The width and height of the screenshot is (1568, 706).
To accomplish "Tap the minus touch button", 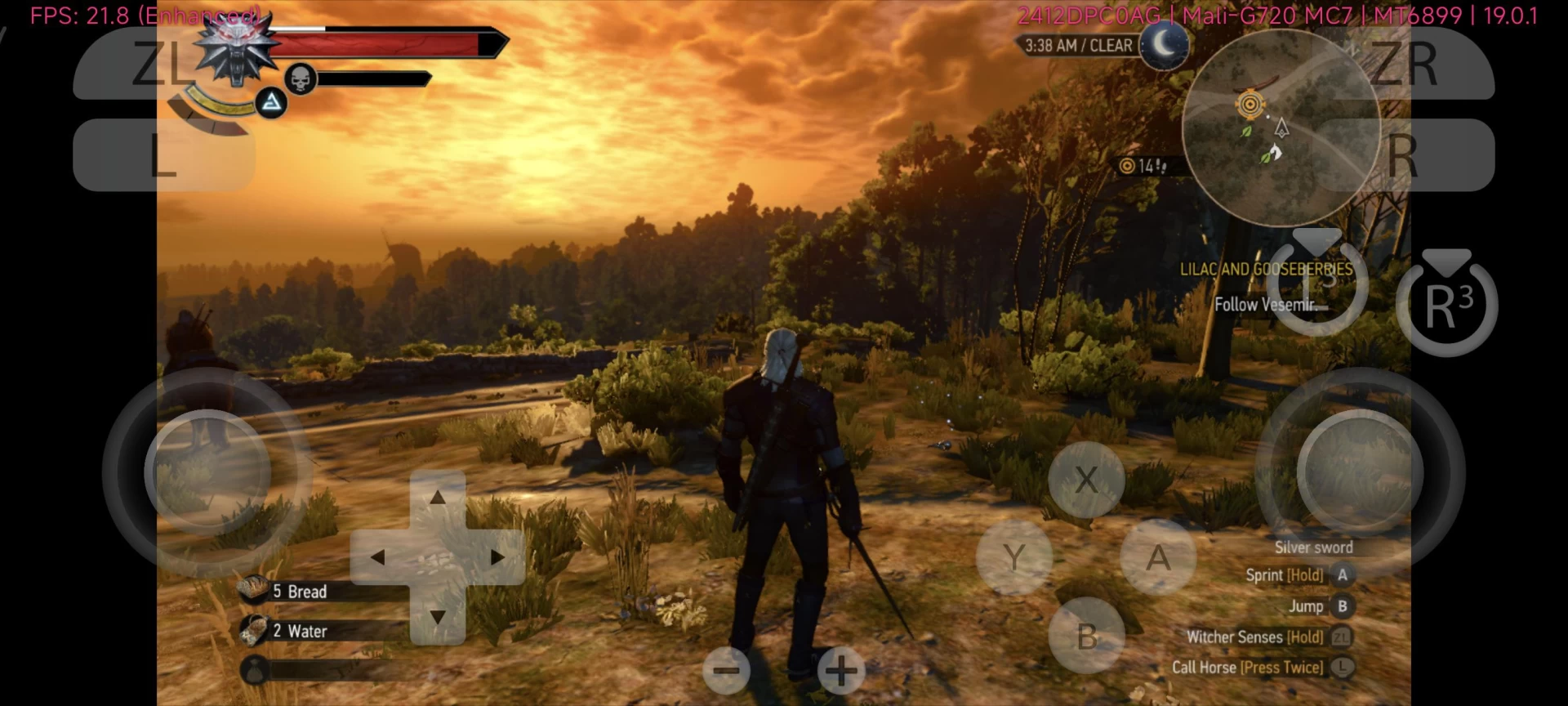I will [726, 672].
